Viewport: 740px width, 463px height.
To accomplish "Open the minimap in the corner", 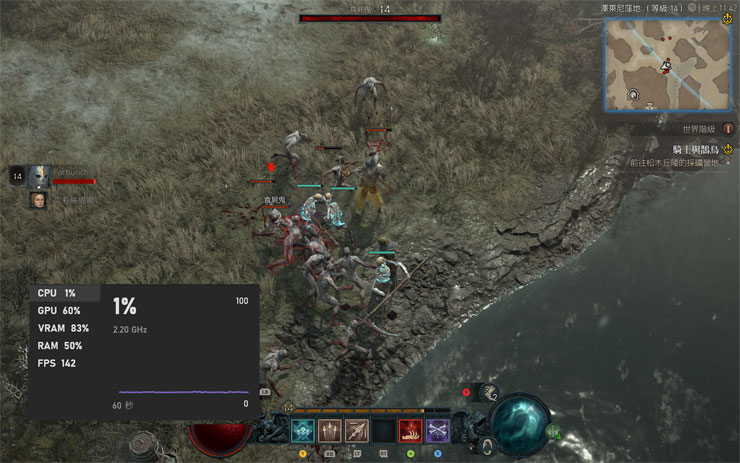I will click(x=667, y=66).
